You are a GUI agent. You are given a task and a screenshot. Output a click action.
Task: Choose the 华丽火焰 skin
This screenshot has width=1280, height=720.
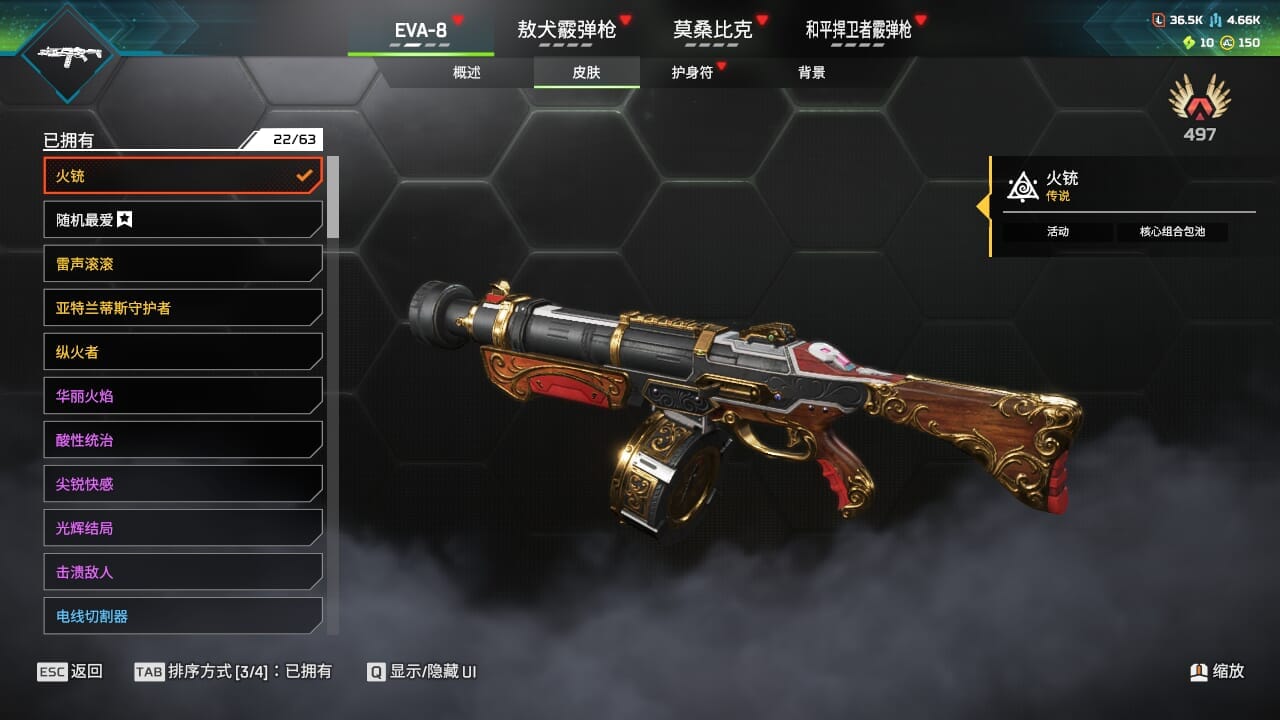click(183, 396)
